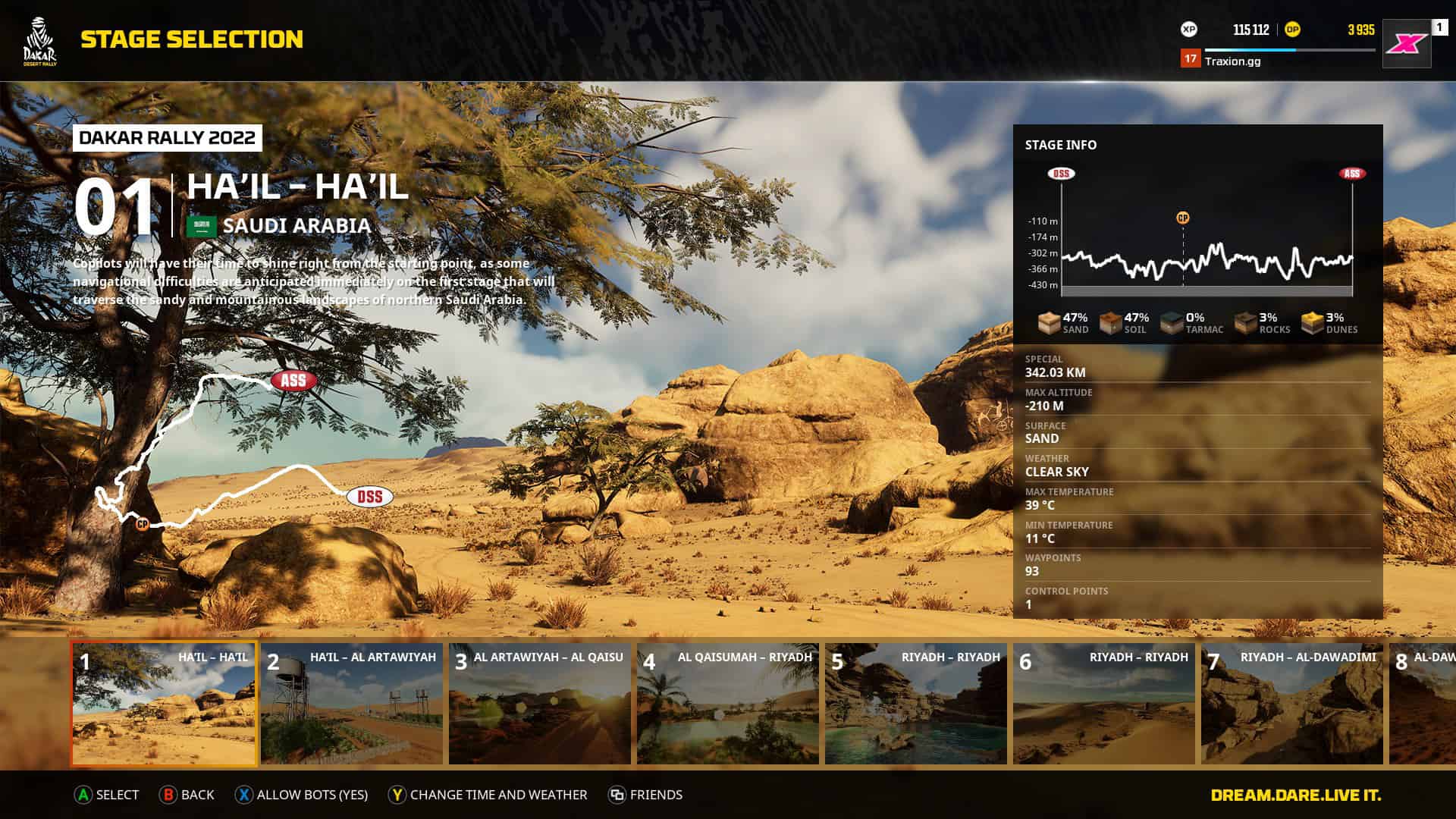Click the Dunes surface type icon
The width and height of the screenshot is (1456, 819).
[x=1310, y=322]
